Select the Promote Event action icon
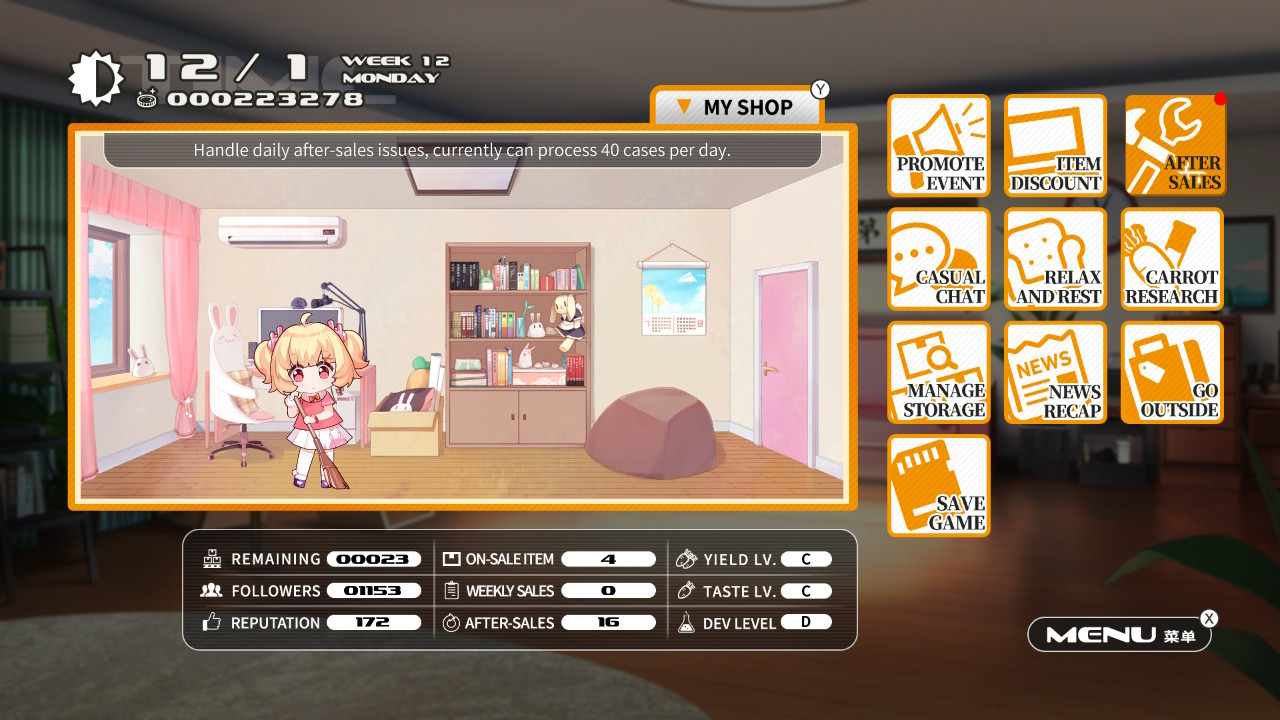Viewport: 1280px width, 720px height. 938,145
